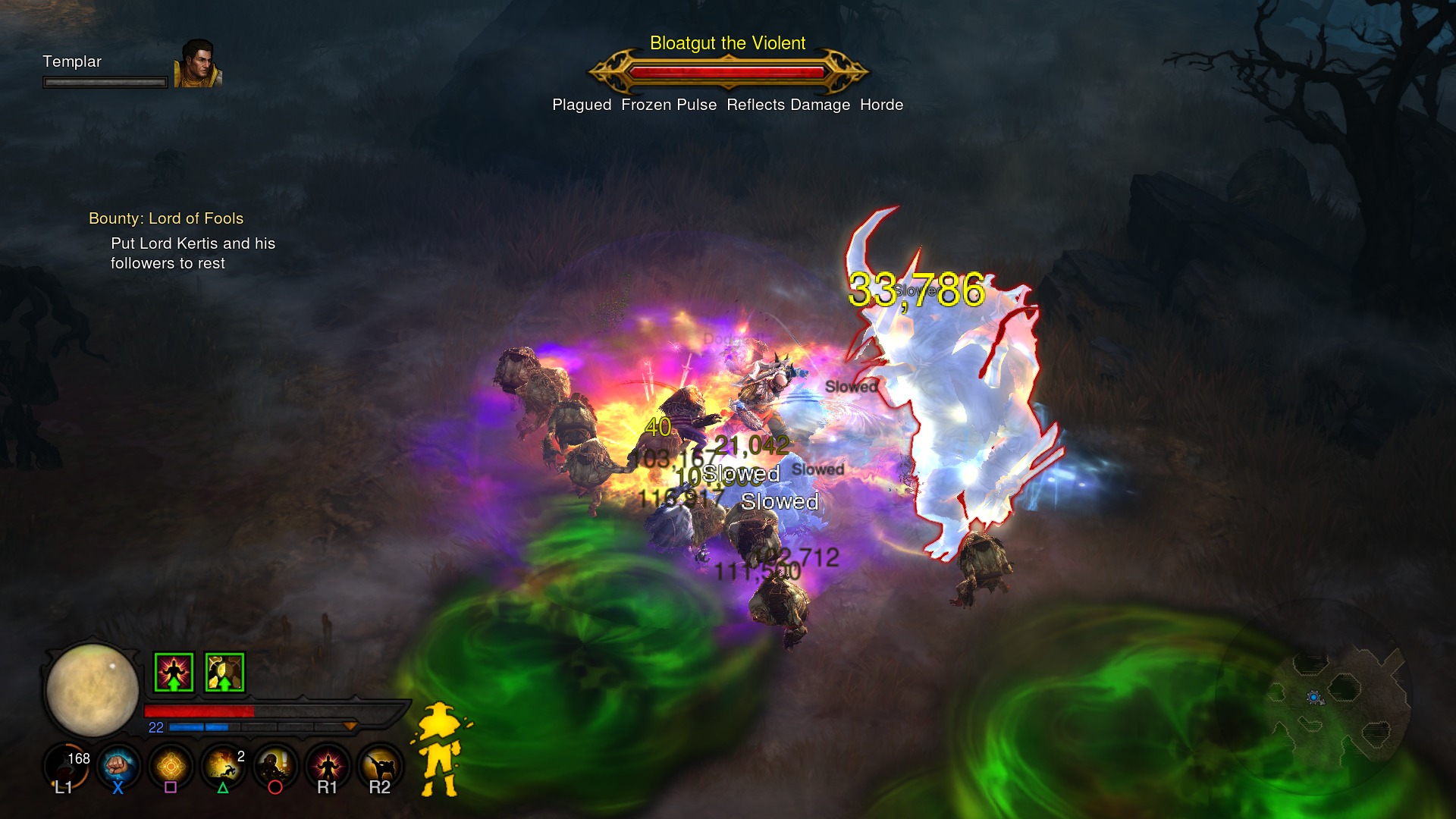Click the yellow damaged armor durability indicator
Image resolution: width=1456 pixels, height=819 pixels.
tap(440, 749)
